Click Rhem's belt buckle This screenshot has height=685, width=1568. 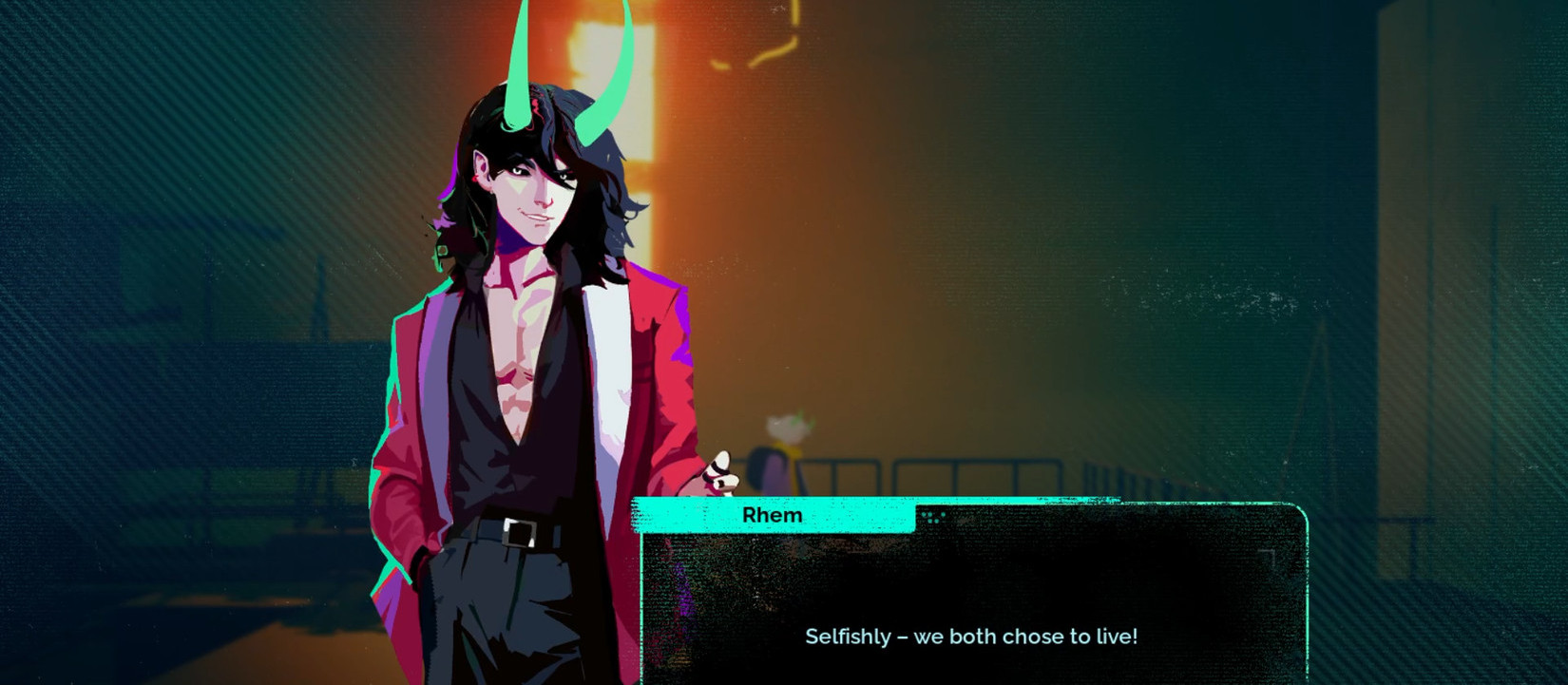tap(519, 534)
